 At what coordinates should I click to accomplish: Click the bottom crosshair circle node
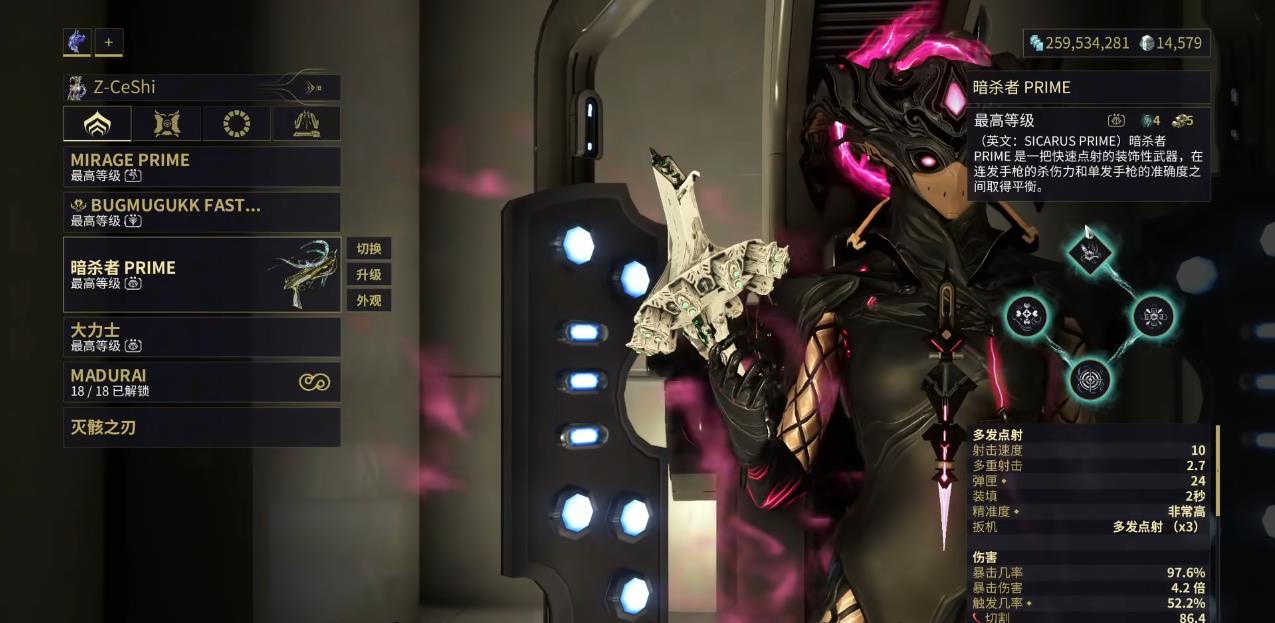tap(1089, 379)
